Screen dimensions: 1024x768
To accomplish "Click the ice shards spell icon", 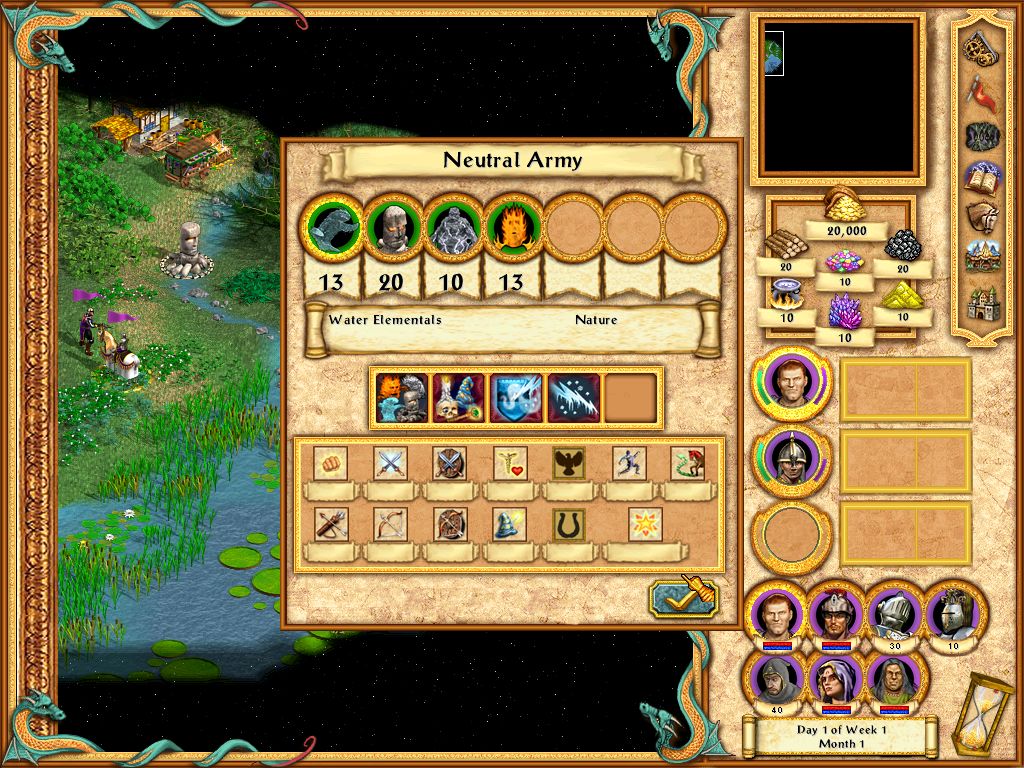I will pos(574,397).
